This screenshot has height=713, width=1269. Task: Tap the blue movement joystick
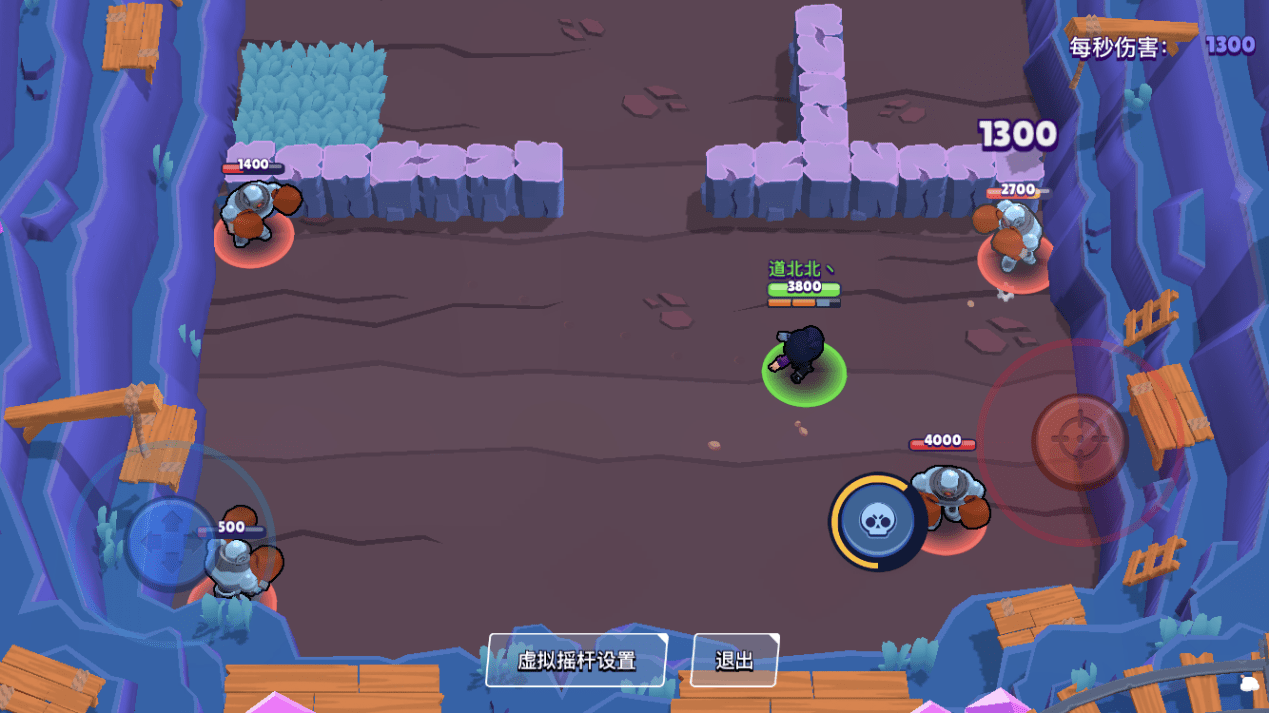click(x=171, y=542)
